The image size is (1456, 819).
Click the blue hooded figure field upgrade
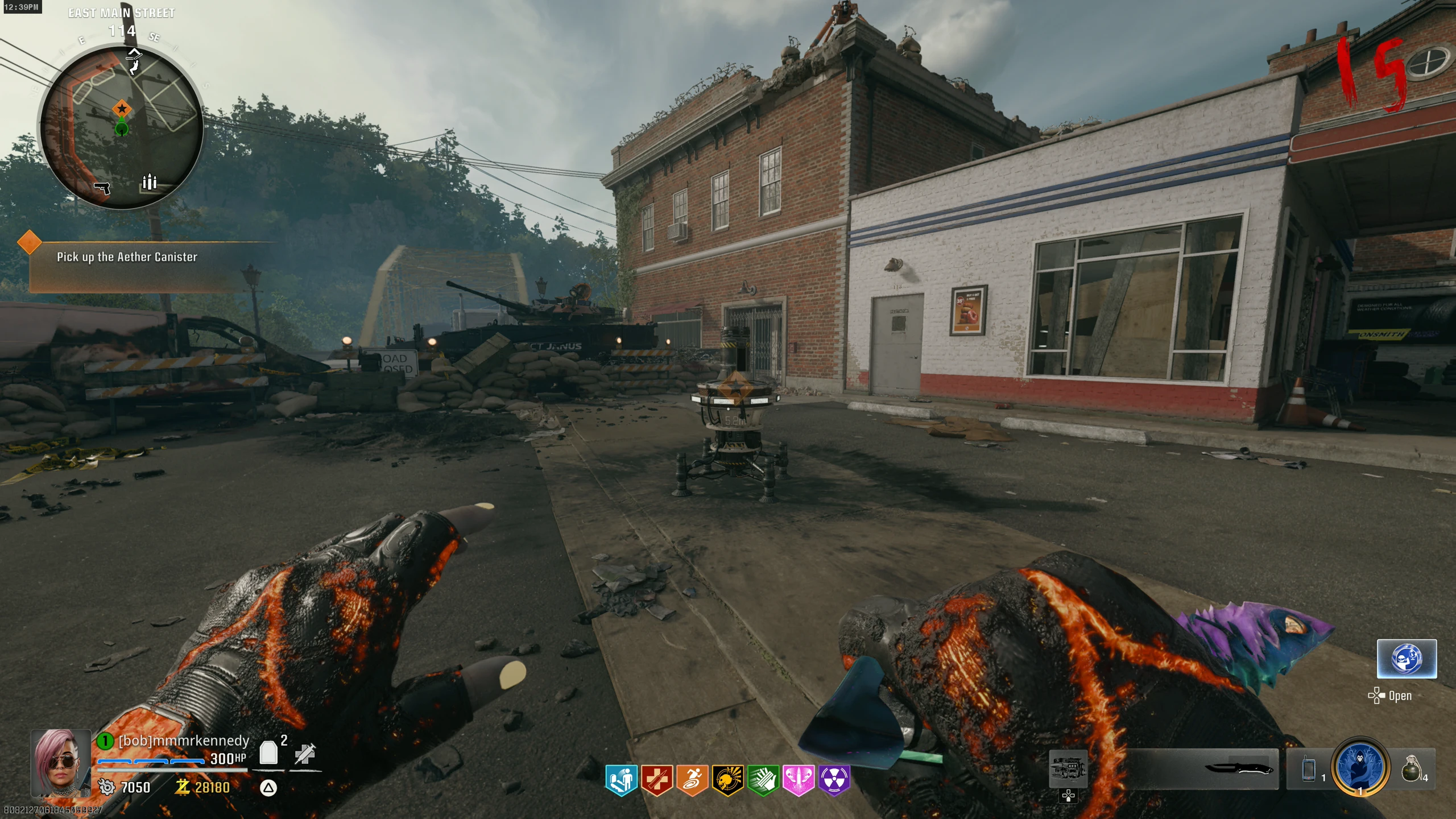click(x=1360, y=767)
